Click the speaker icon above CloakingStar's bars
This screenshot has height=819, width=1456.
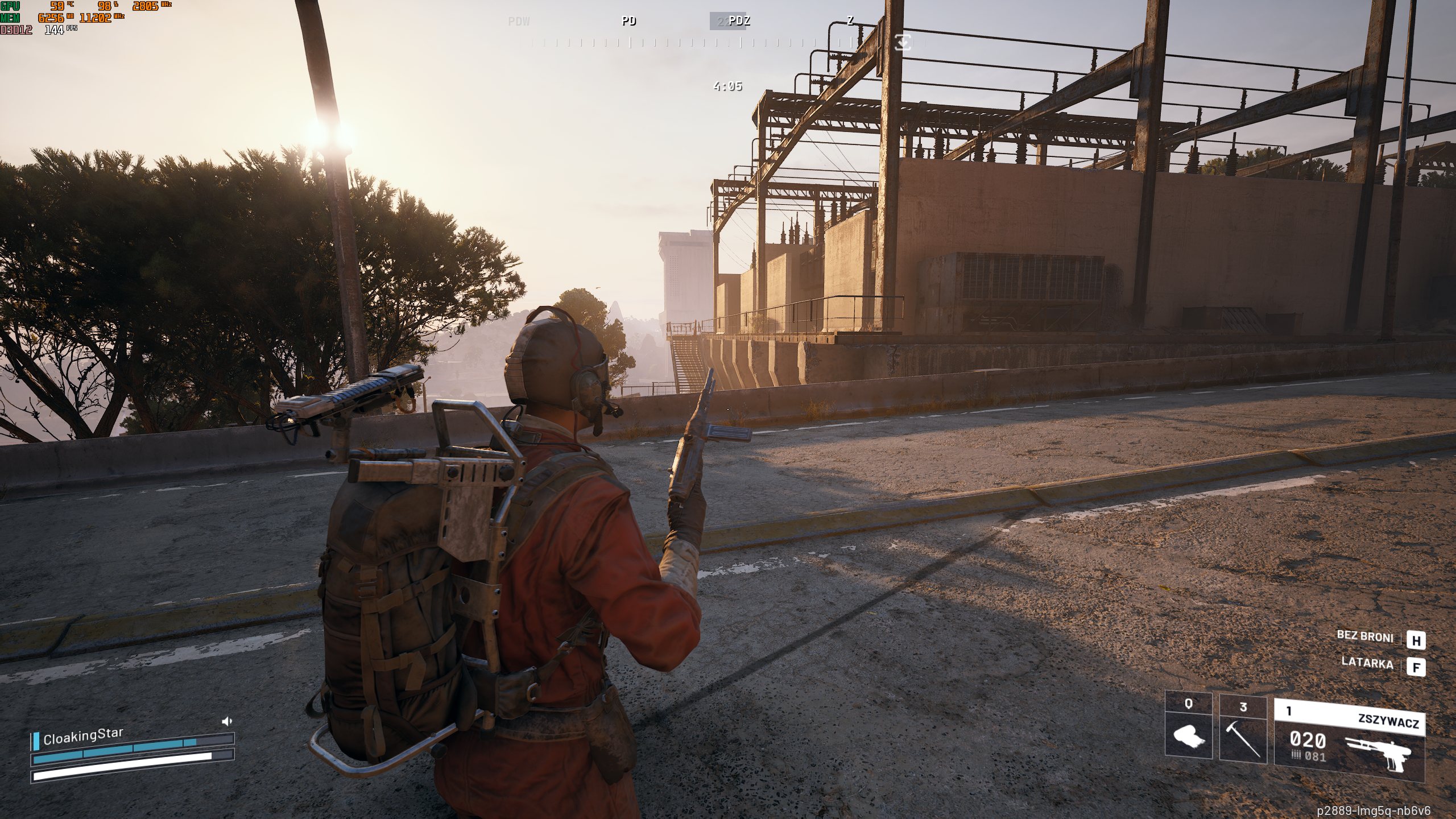click(x=227, y=721)
